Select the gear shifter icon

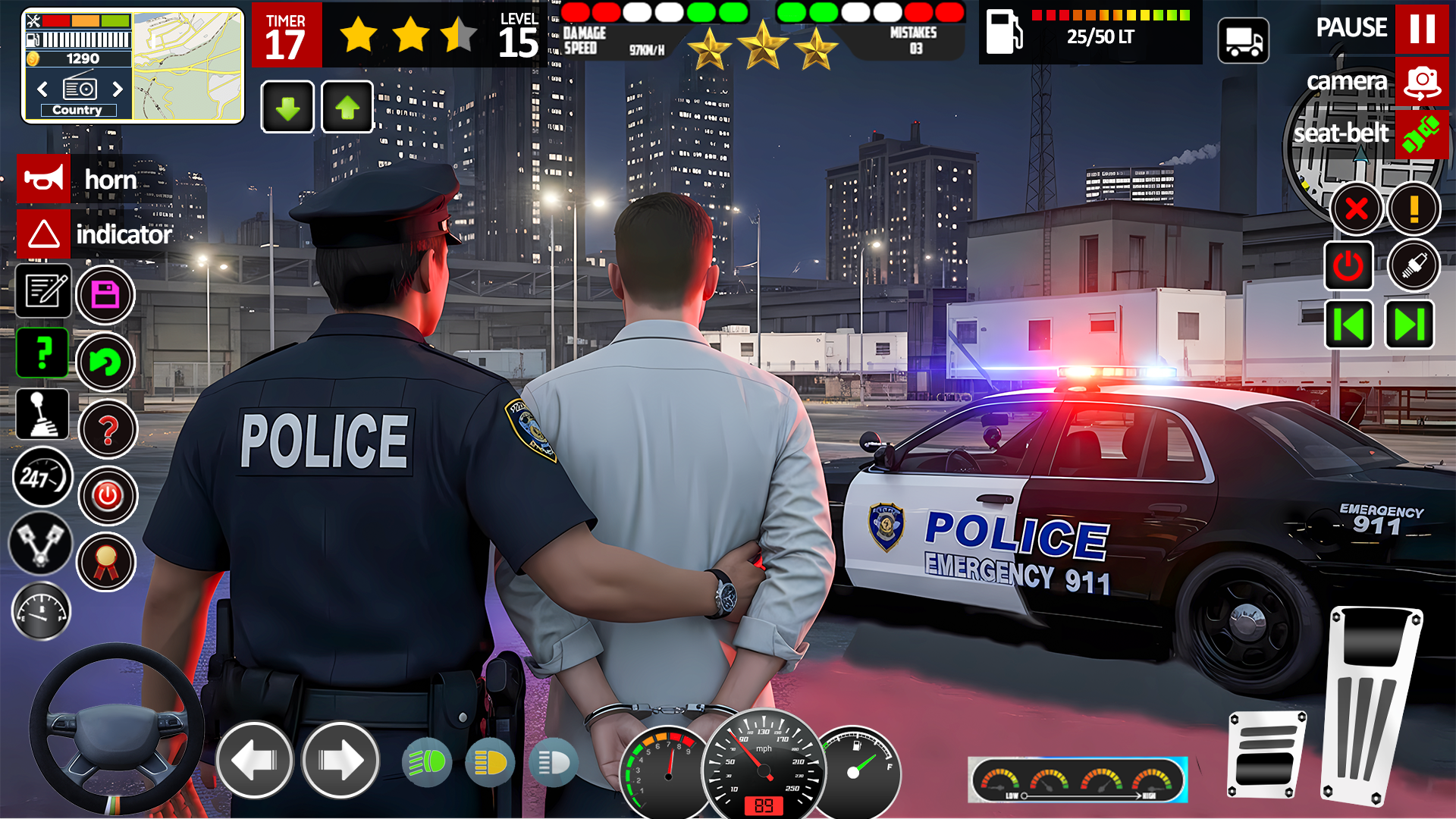coord(43,415)
